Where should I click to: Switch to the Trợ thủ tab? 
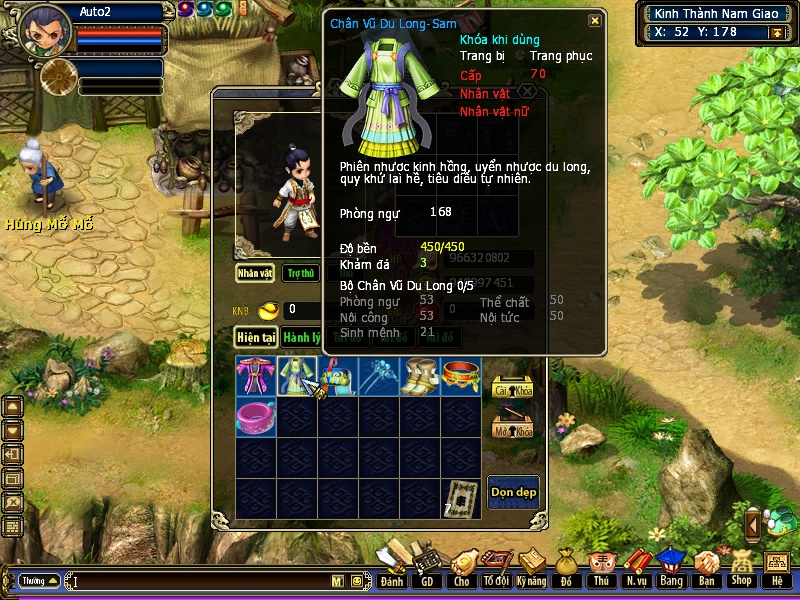pyautogui.click(x=300, y=273)
